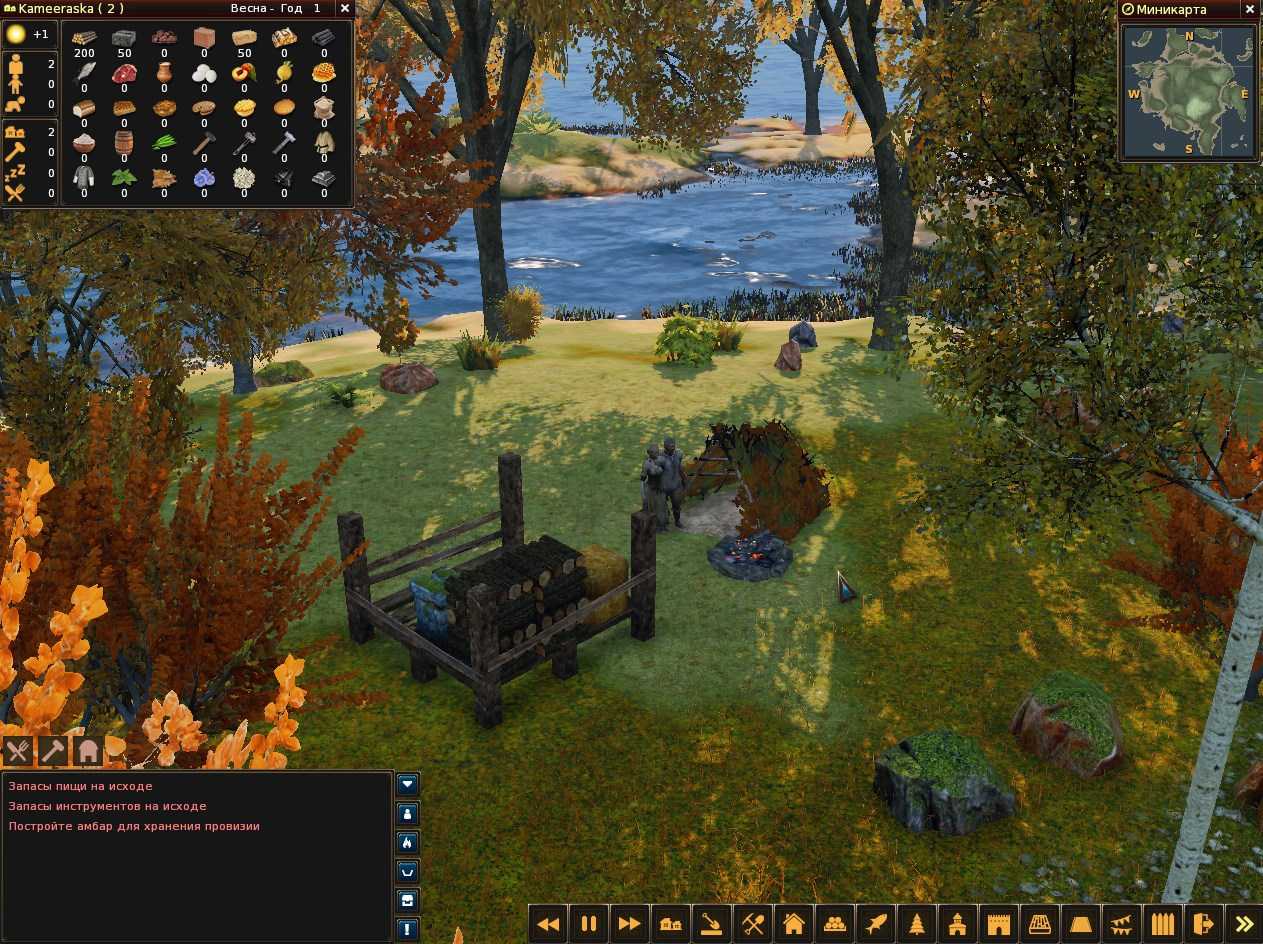Open the pine tree forestry menu
Viewport: 1263px width, 944px height.
(916, 924)
